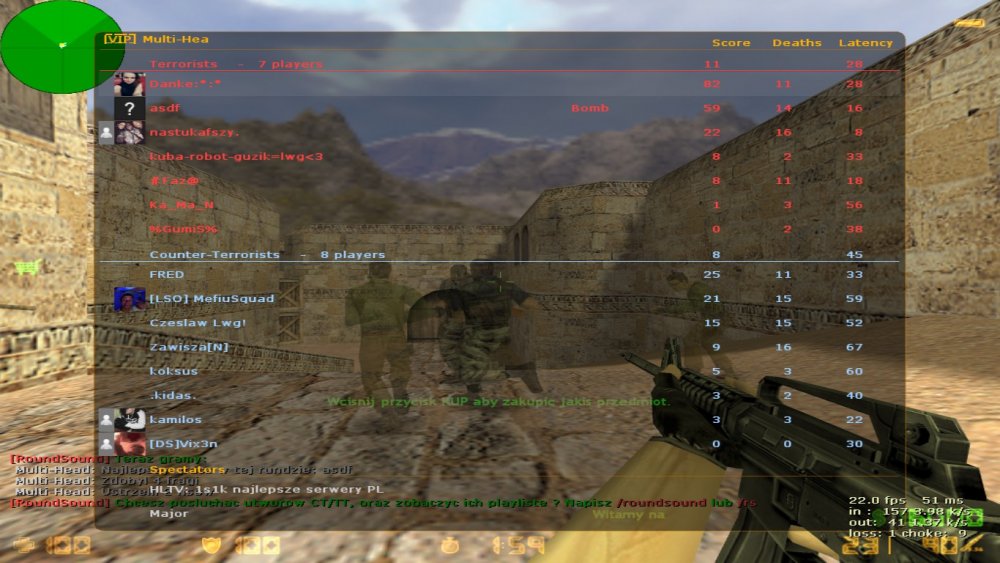Pick the .kidas. player row

pyautogui.click(x=172, y=395)
